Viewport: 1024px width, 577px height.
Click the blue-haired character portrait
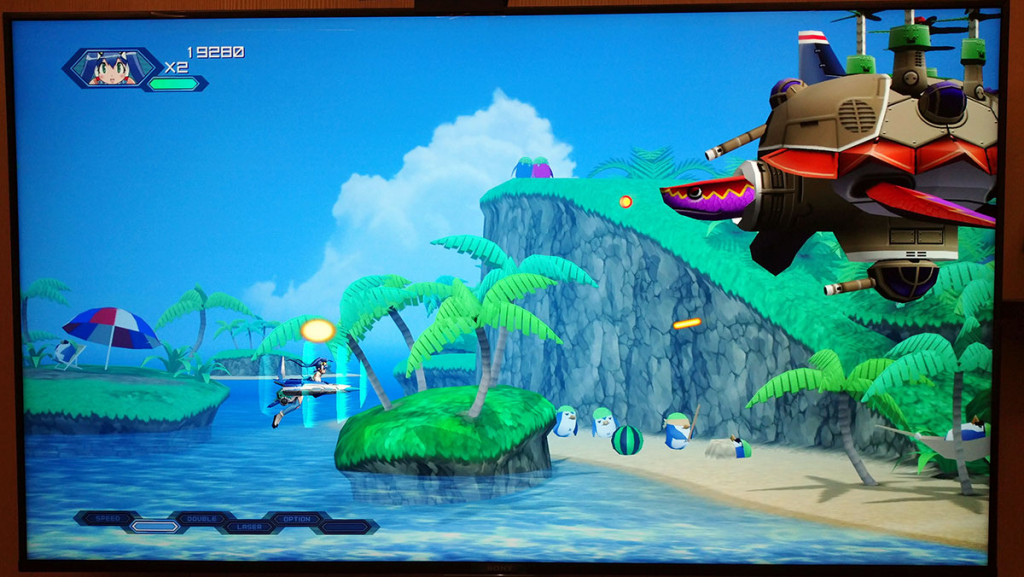click(x=110, y=68)
